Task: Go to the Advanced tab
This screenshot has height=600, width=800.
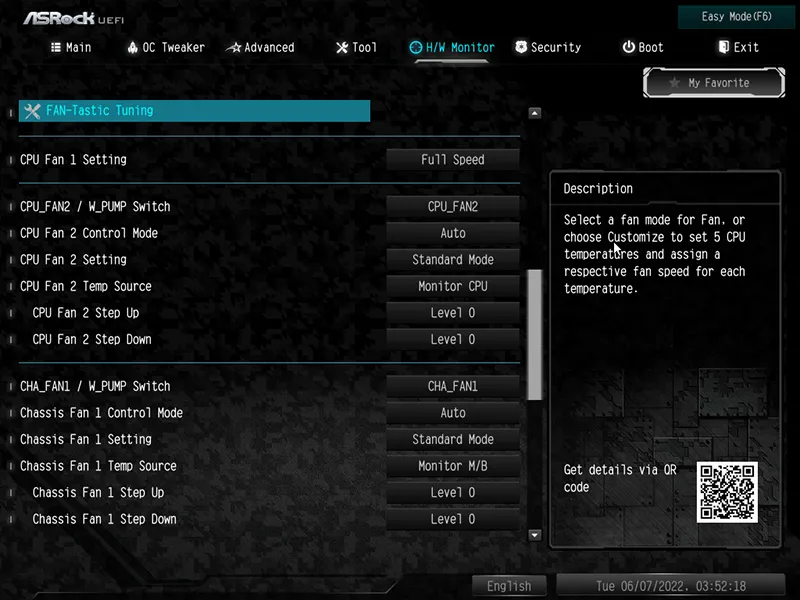Action: (x=260, y=47)
